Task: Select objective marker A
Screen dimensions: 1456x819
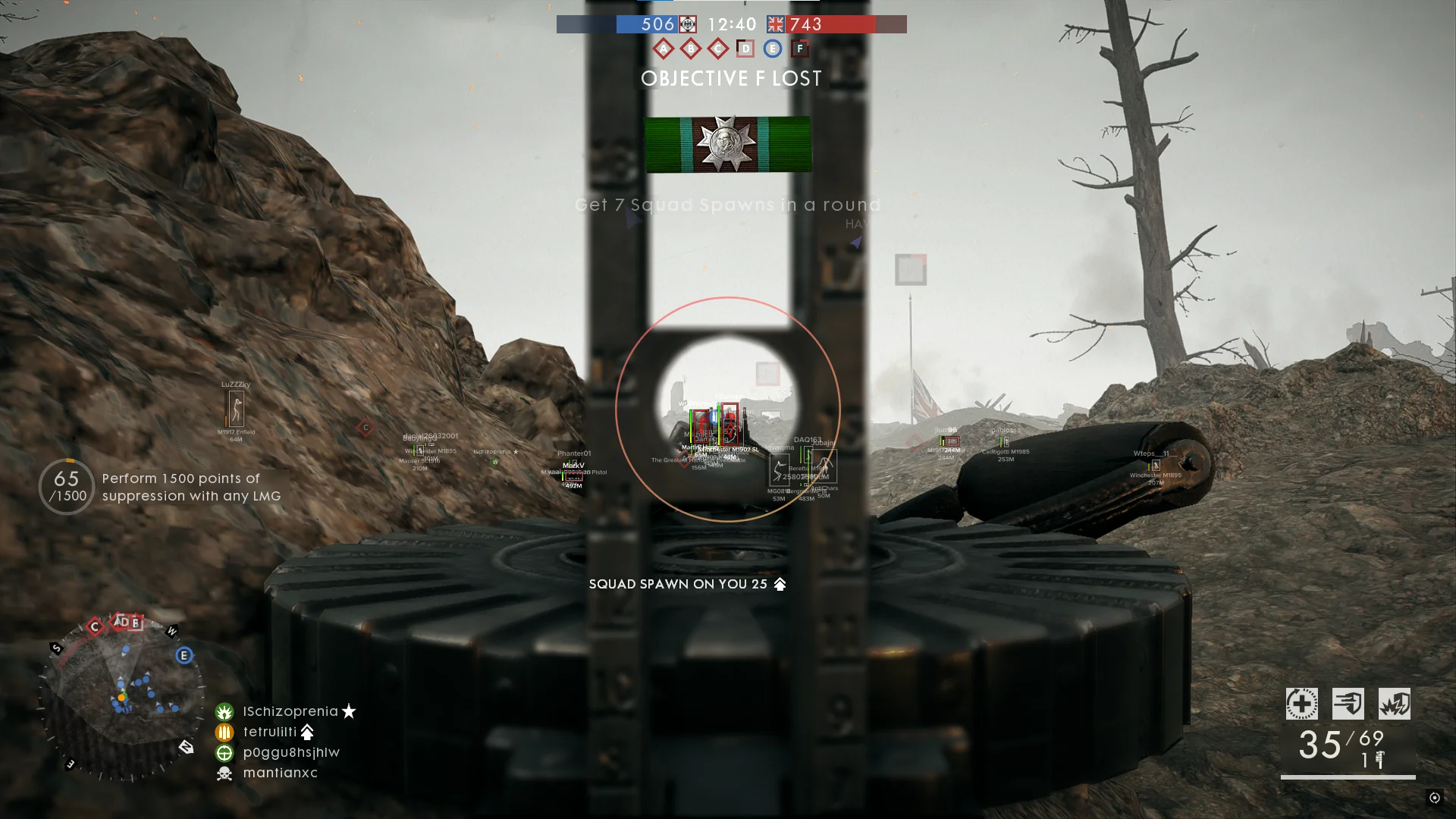Action: click(664, 48)
